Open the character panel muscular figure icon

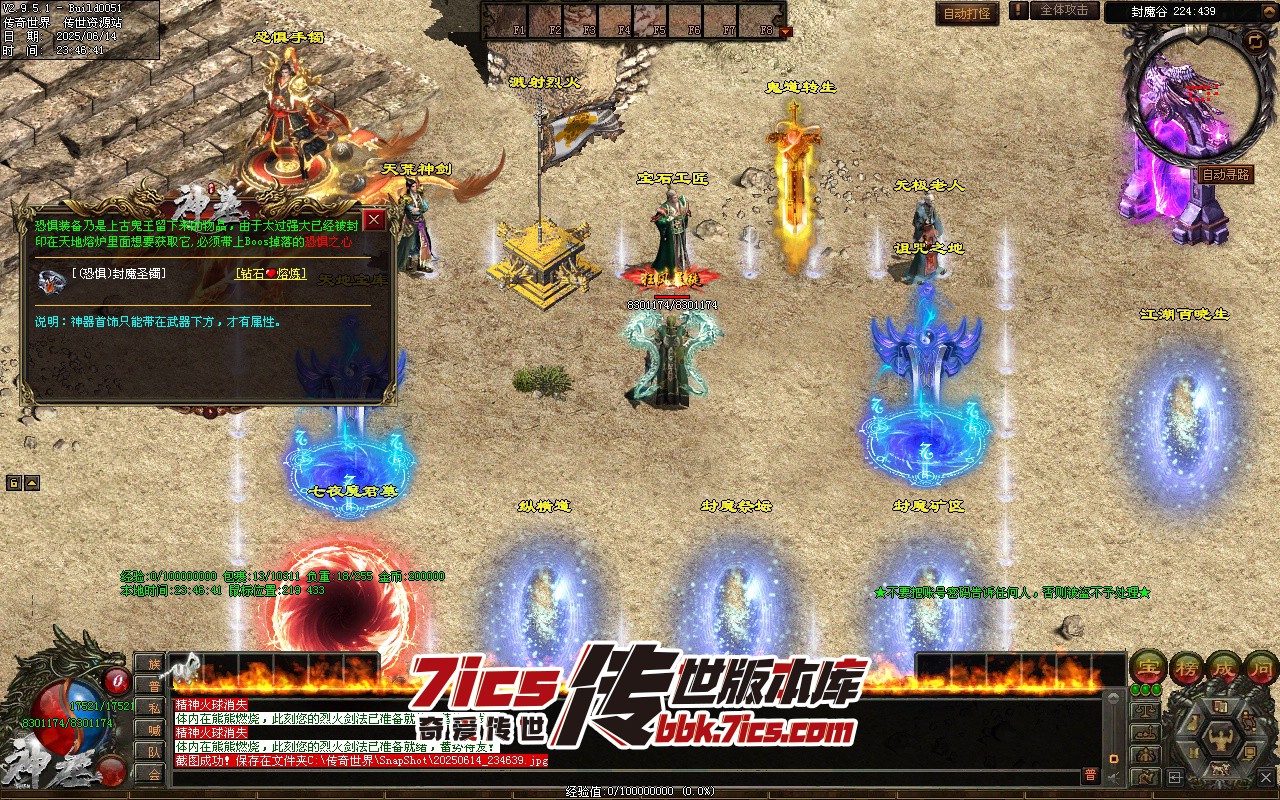[x=1221, y=739]
